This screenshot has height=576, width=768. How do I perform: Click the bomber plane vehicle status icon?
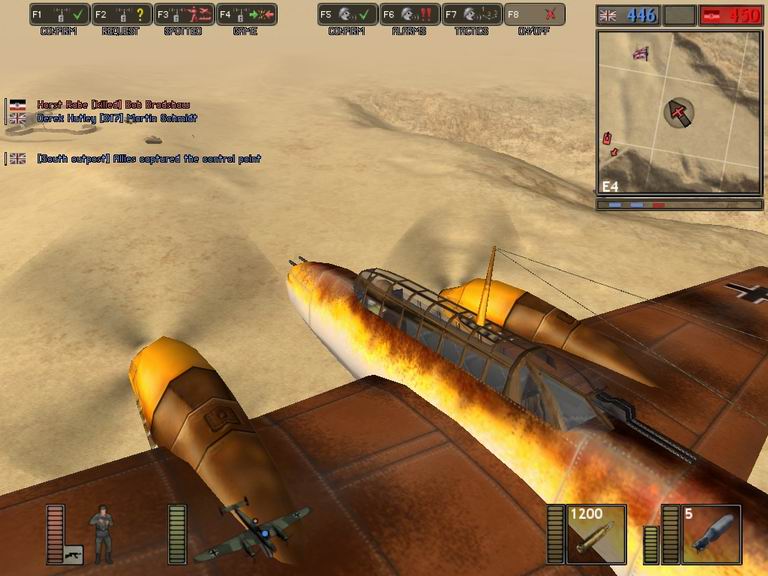(248, 530)
